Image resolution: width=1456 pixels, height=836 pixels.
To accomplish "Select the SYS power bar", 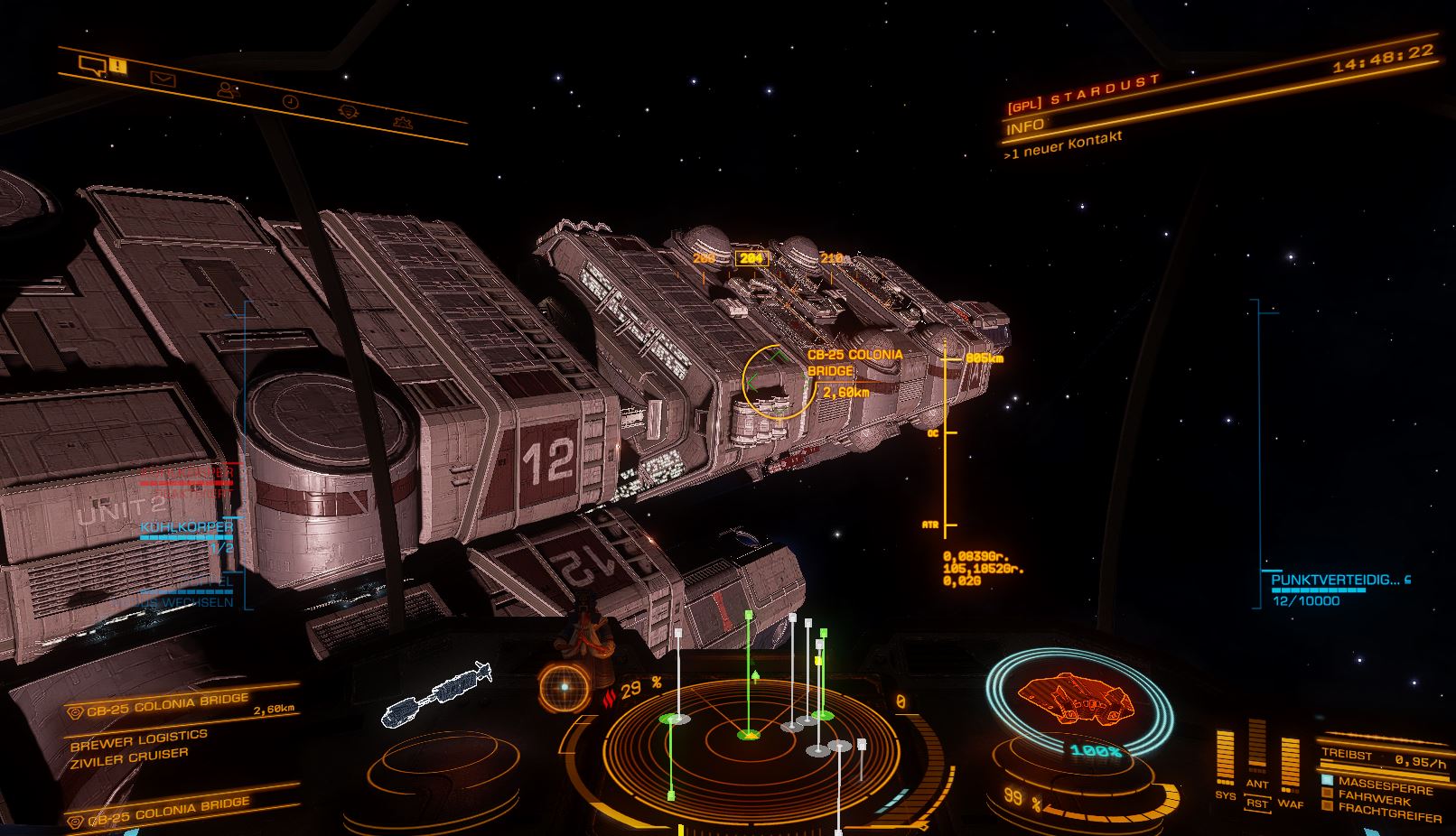I will click(1225, 757).
